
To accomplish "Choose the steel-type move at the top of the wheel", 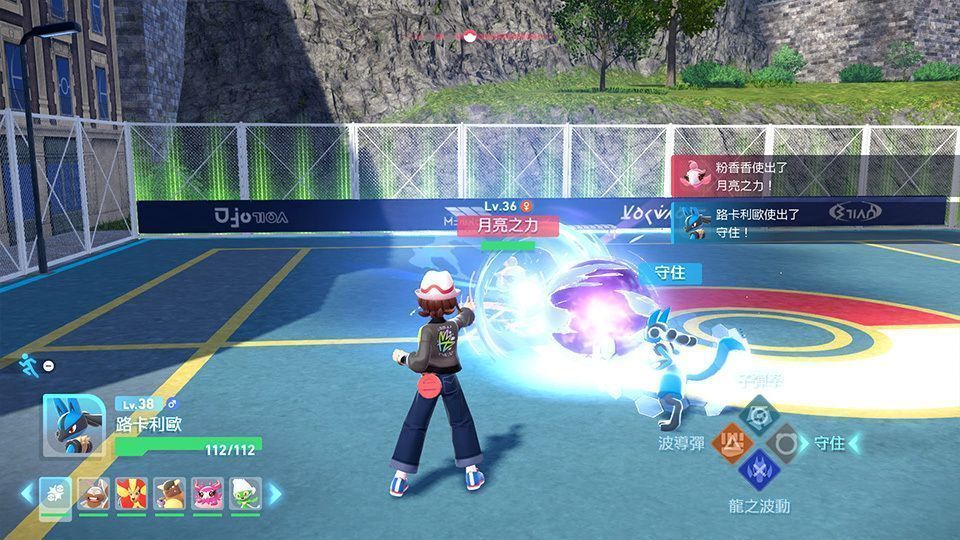I will [x=758, y=413].
